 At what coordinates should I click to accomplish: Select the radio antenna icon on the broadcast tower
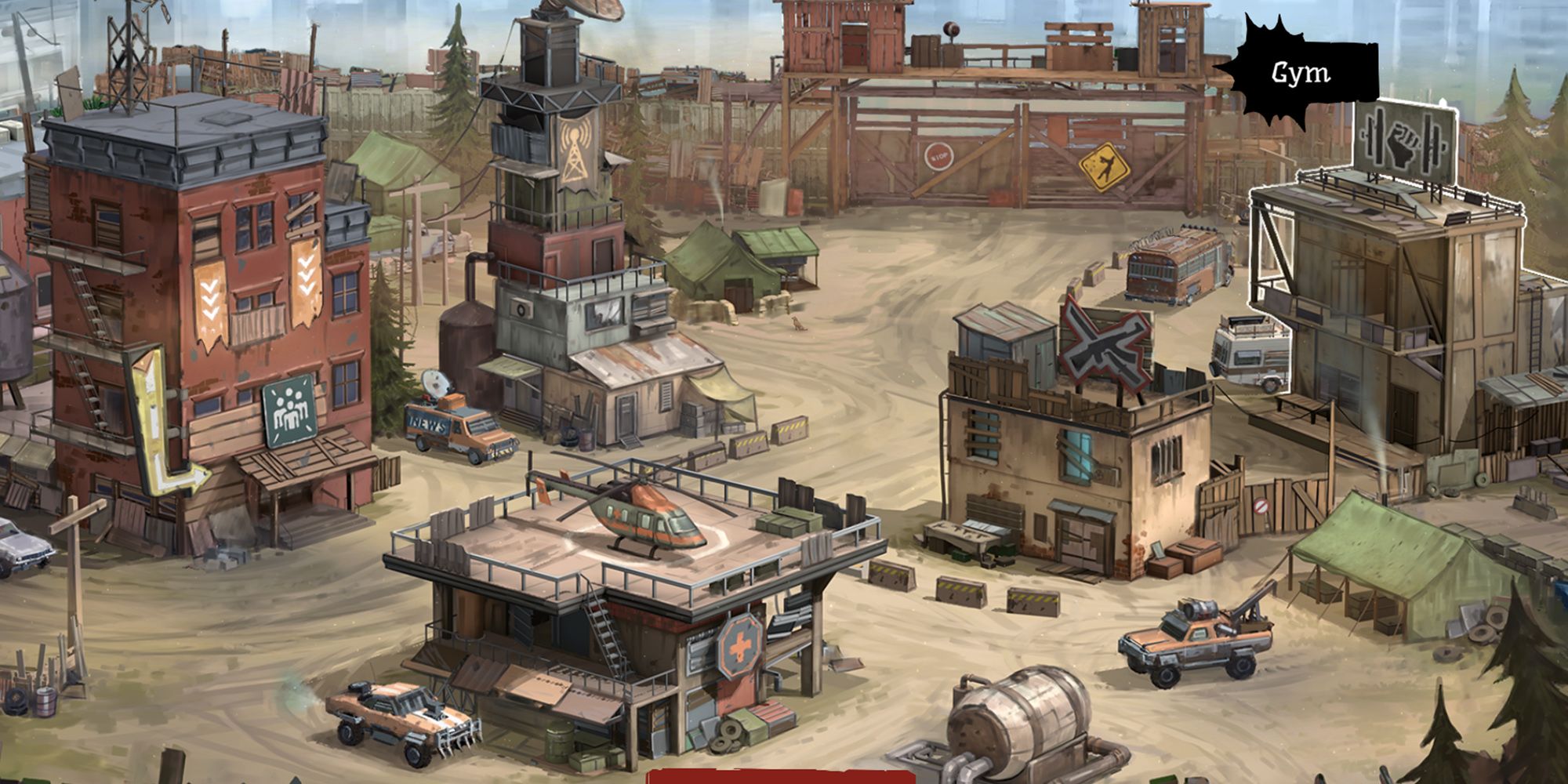coord(574,152)
